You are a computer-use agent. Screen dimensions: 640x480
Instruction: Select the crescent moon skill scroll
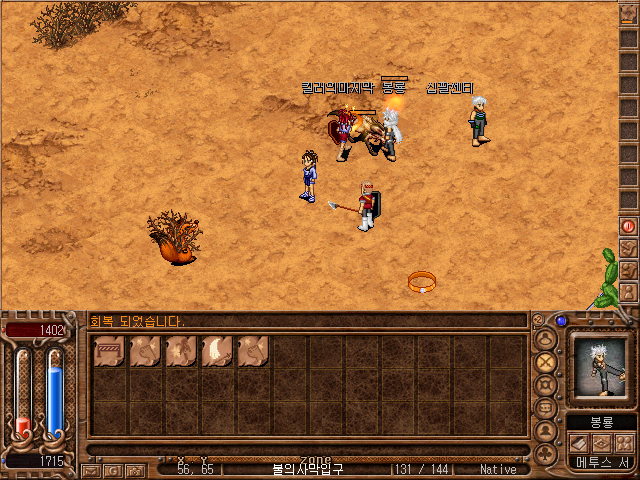217,351
